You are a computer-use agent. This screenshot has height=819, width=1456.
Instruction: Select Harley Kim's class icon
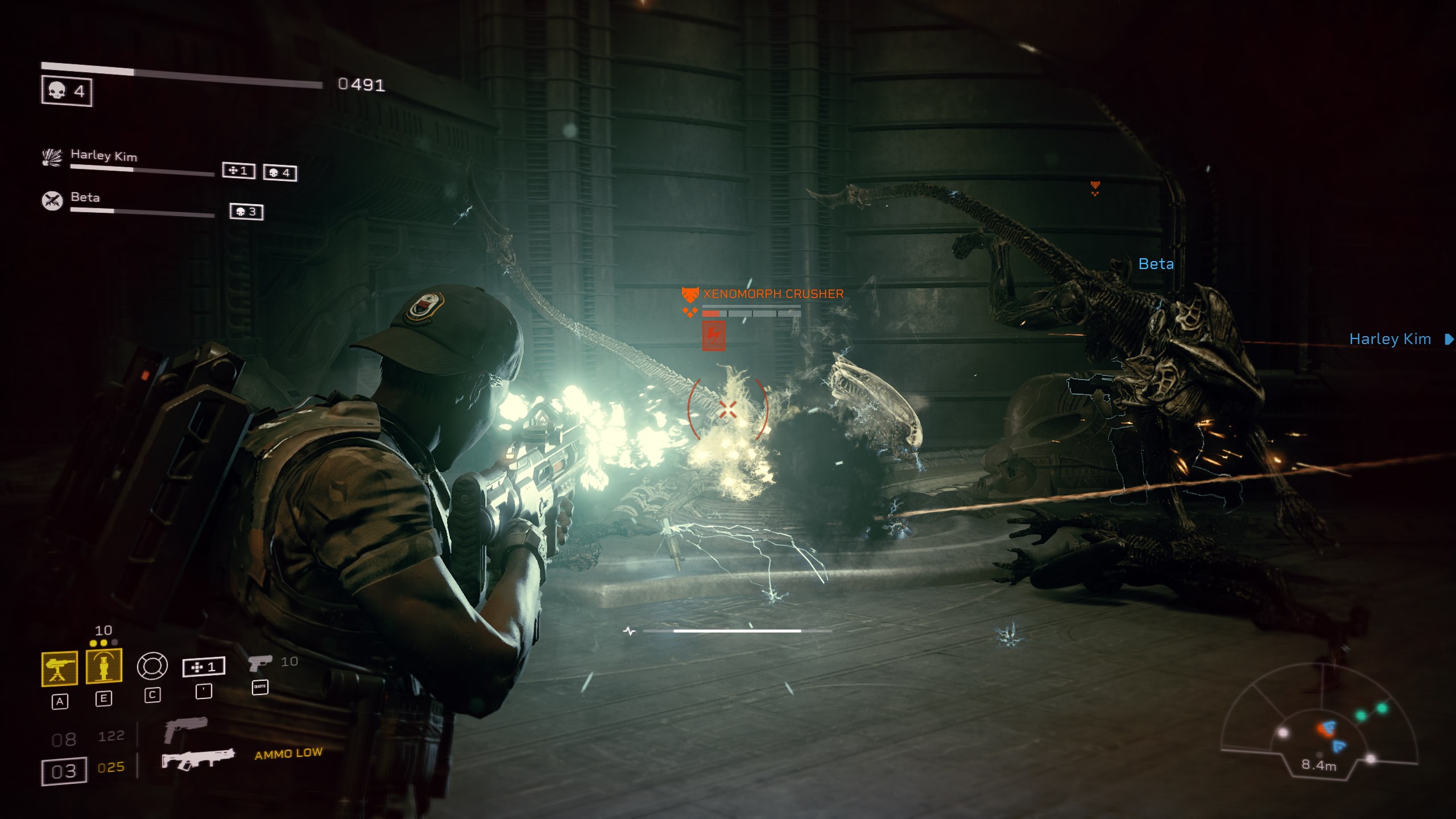[x=52, y=157]
